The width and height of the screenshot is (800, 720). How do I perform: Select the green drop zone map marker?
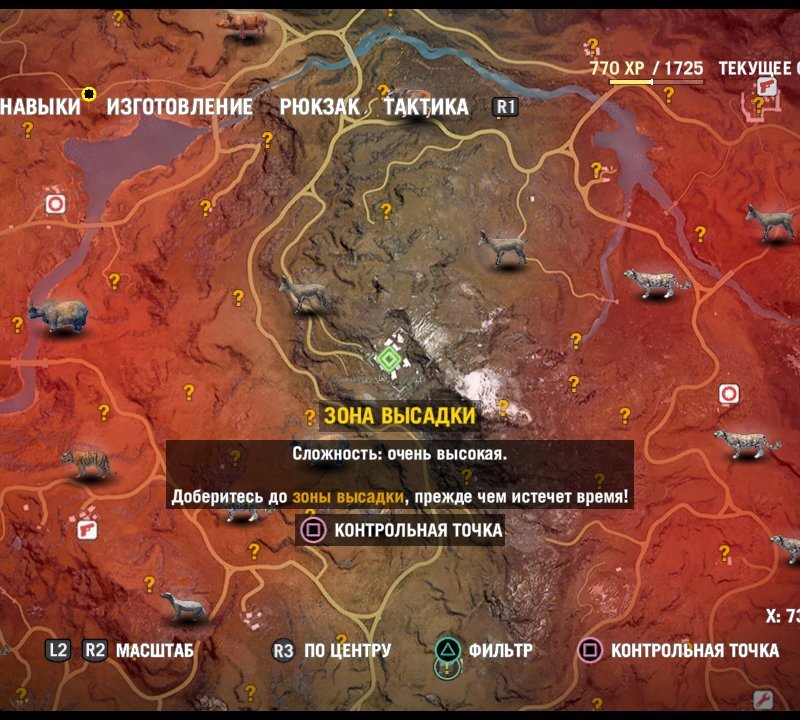(388, 358)
